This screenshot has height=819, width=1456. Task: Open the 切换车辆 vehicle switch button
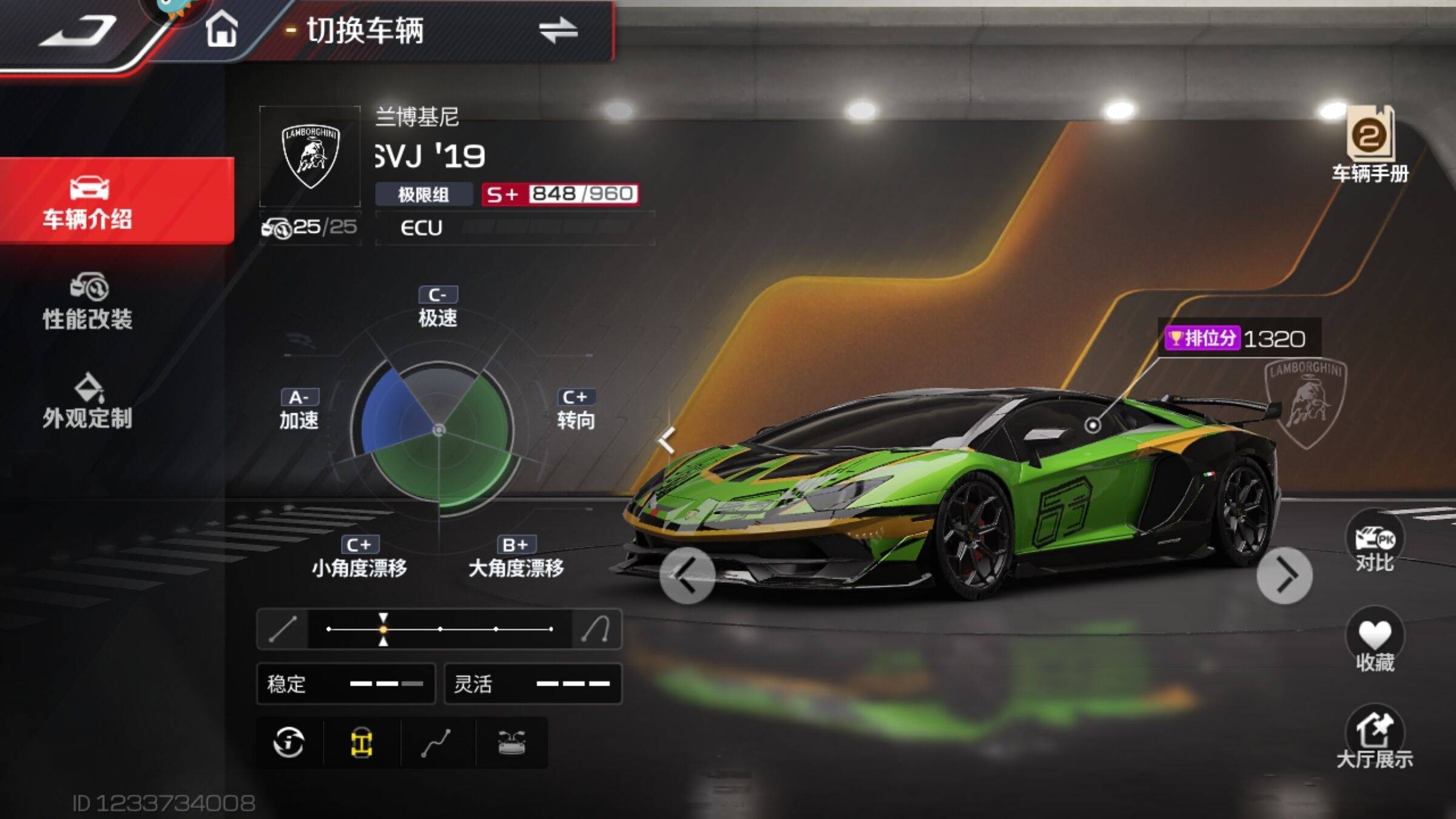tap(442, 30)
